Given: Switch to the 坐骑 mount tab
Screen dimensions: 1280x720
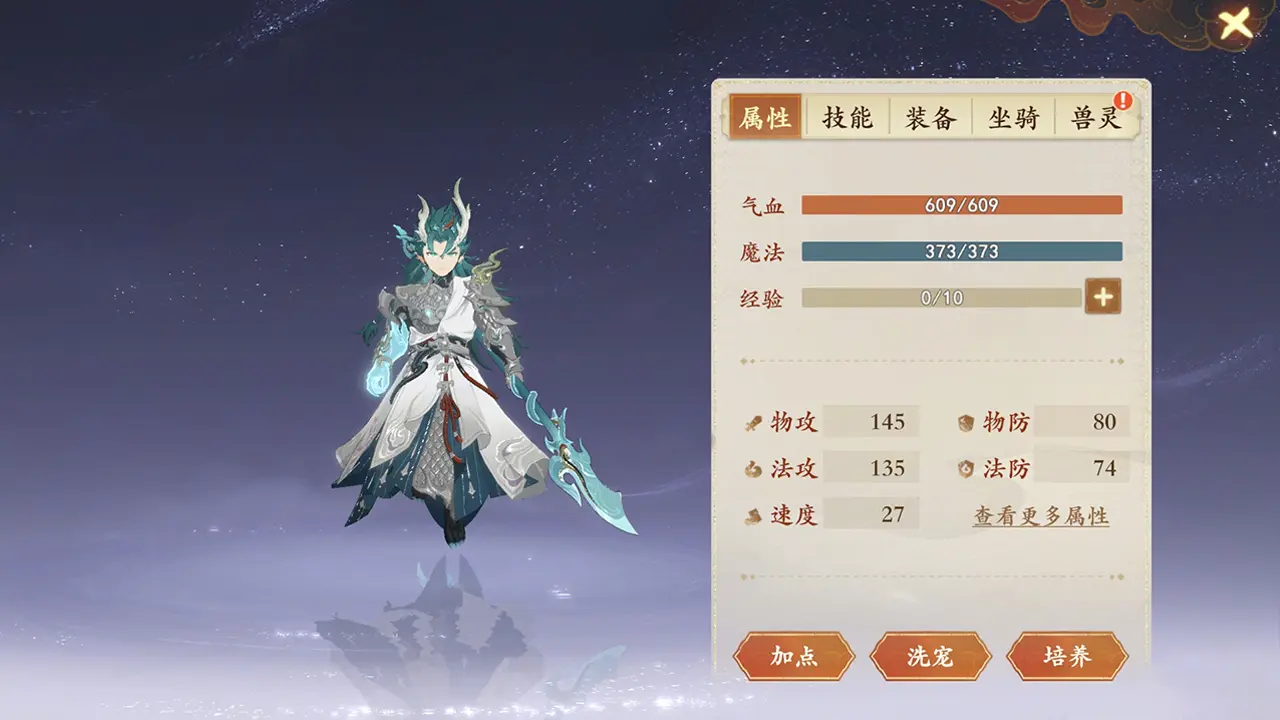Looking at the screenshot, I should click(x=1013, y=117).
